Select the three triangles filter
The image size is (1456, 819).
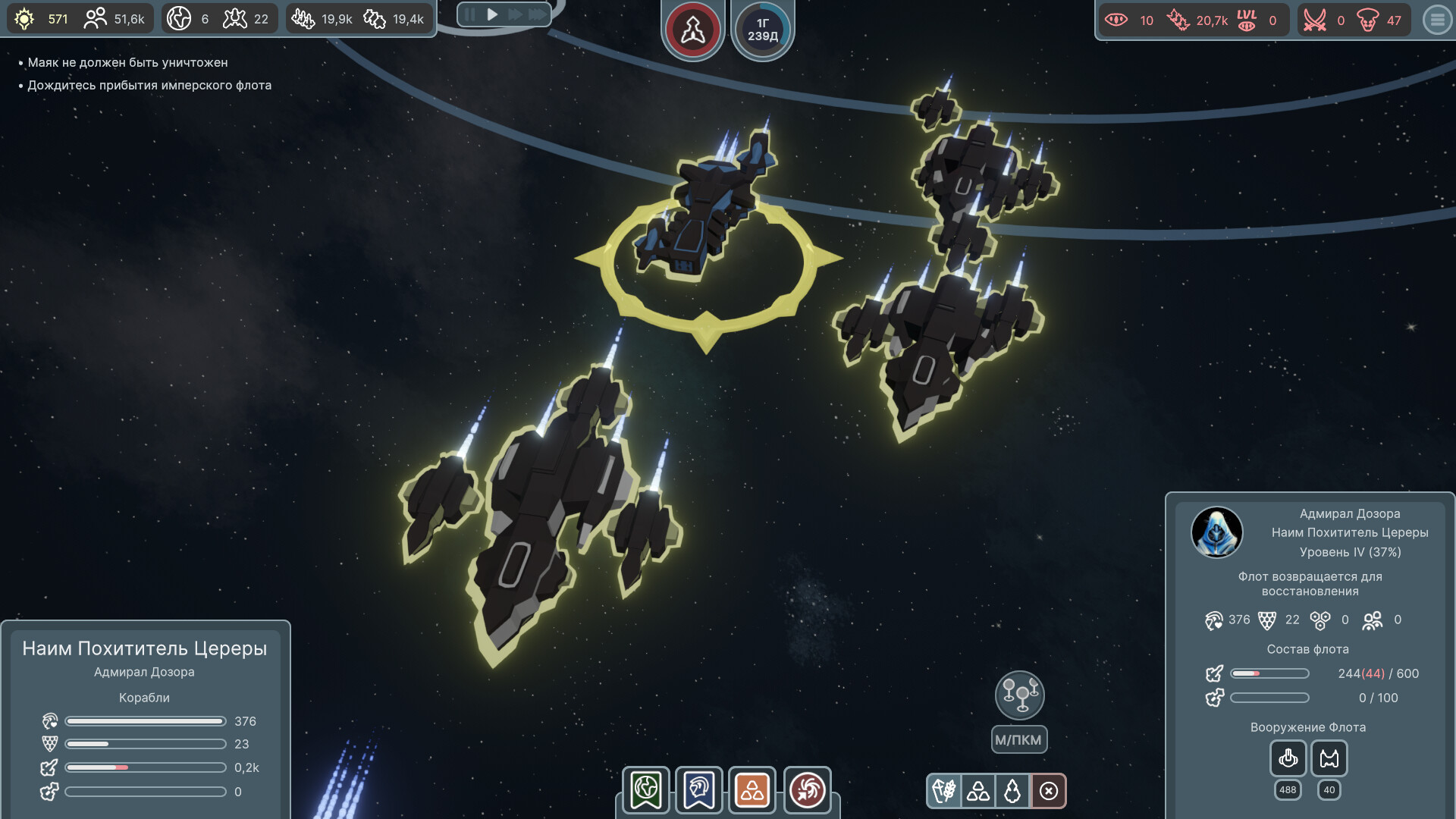coord(978,791)
